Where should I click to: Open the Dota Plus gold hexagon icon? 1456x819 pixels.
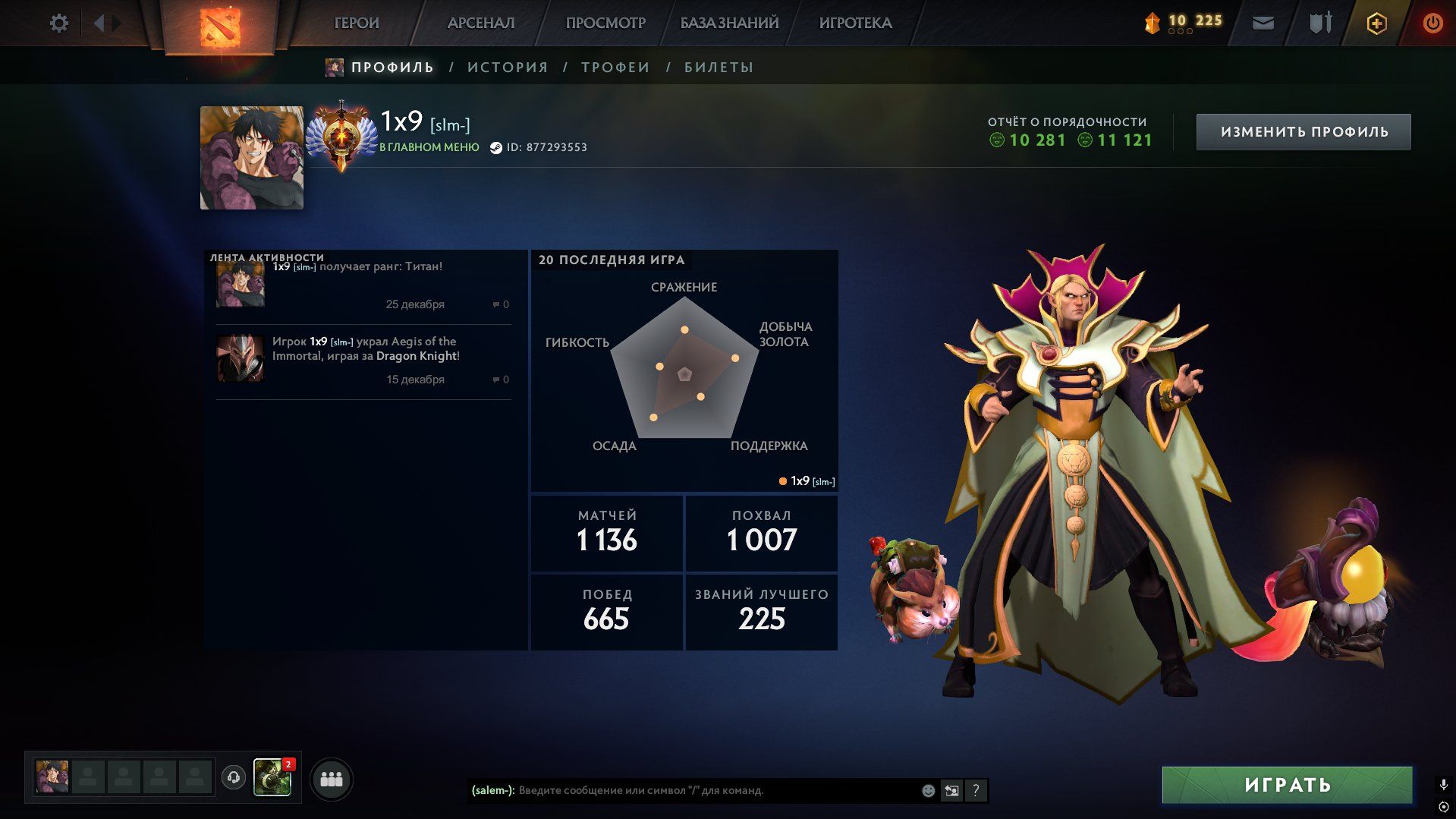click(1376, 24)
